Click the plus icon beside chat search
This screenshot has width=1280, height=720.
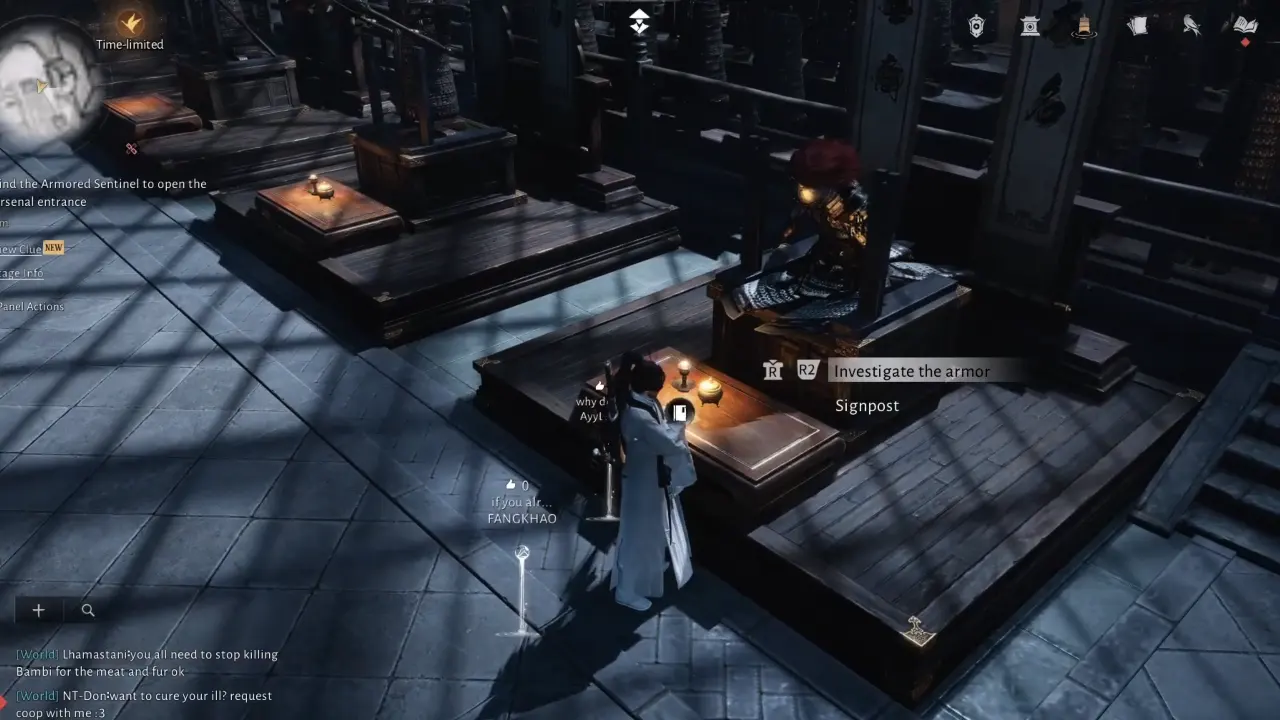coord(38,610)
